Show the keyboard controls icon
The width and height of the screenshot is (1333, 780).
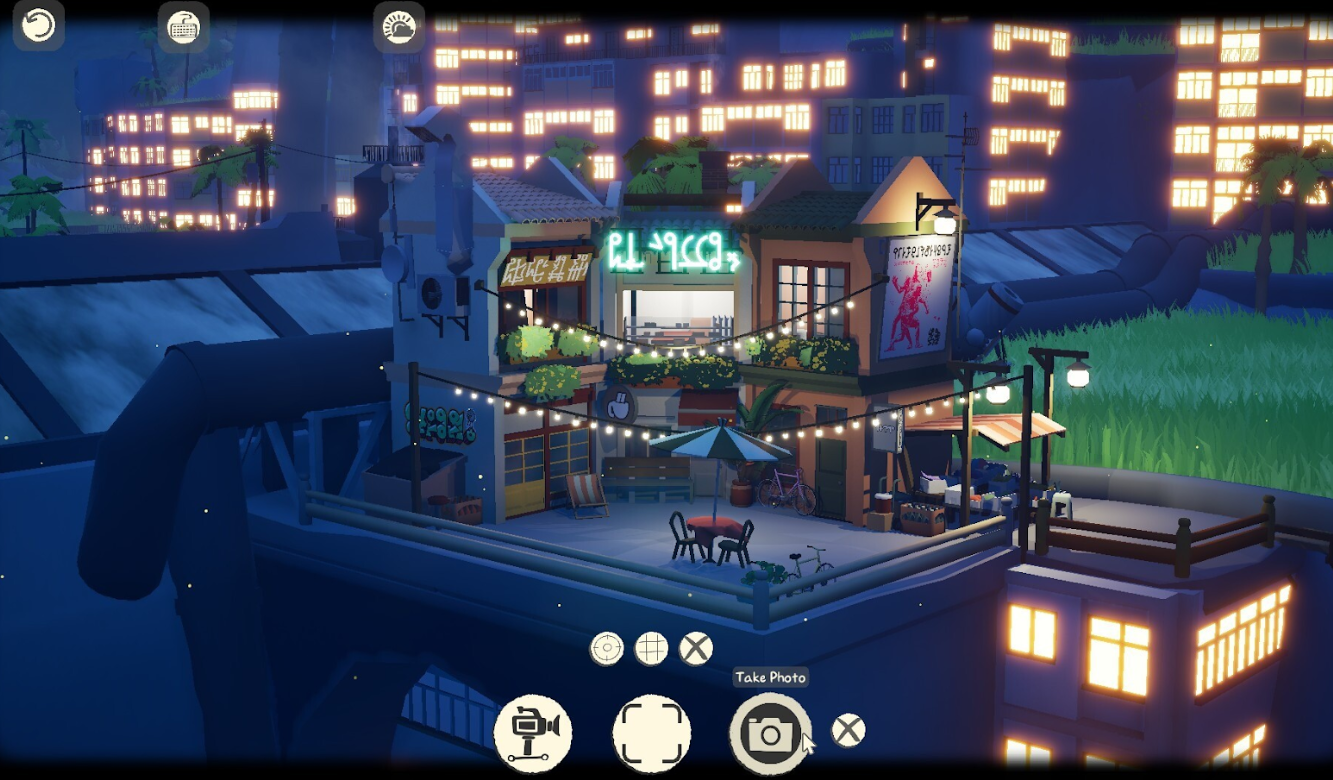click(x=184, y=27)
